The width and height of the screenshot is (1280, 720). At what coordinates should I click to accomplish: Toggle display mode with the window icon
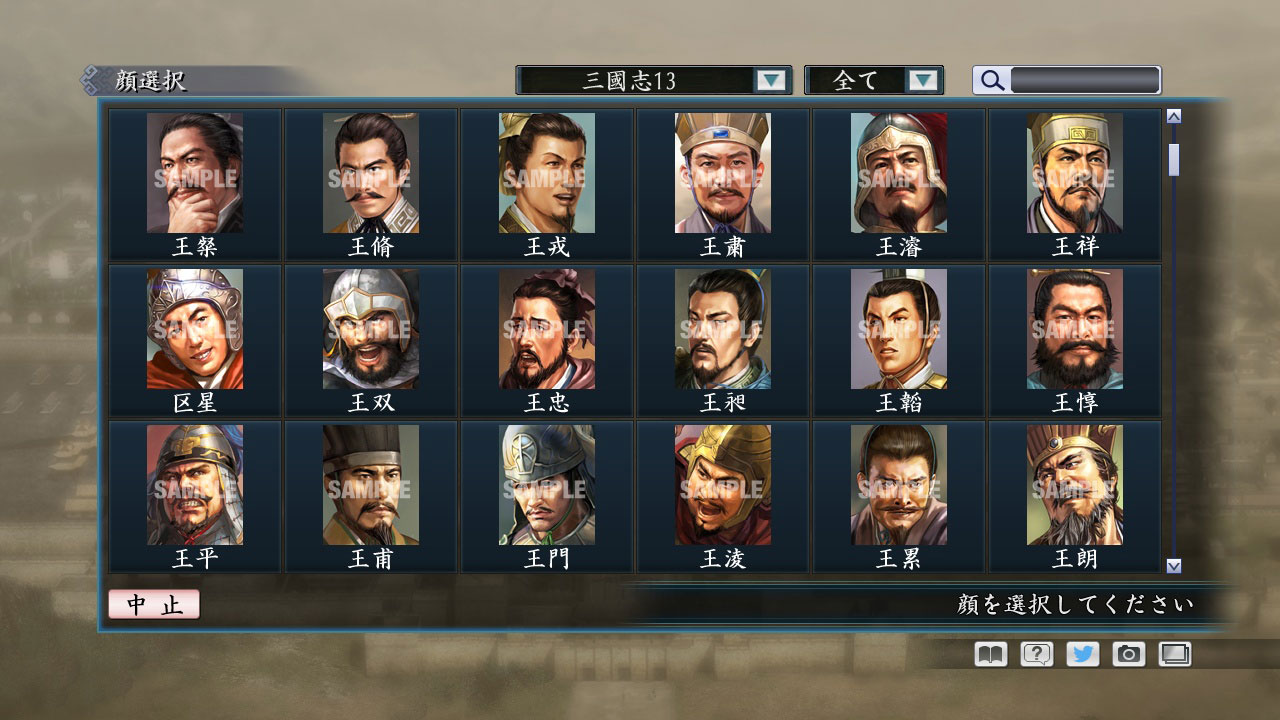[1175, 654]
